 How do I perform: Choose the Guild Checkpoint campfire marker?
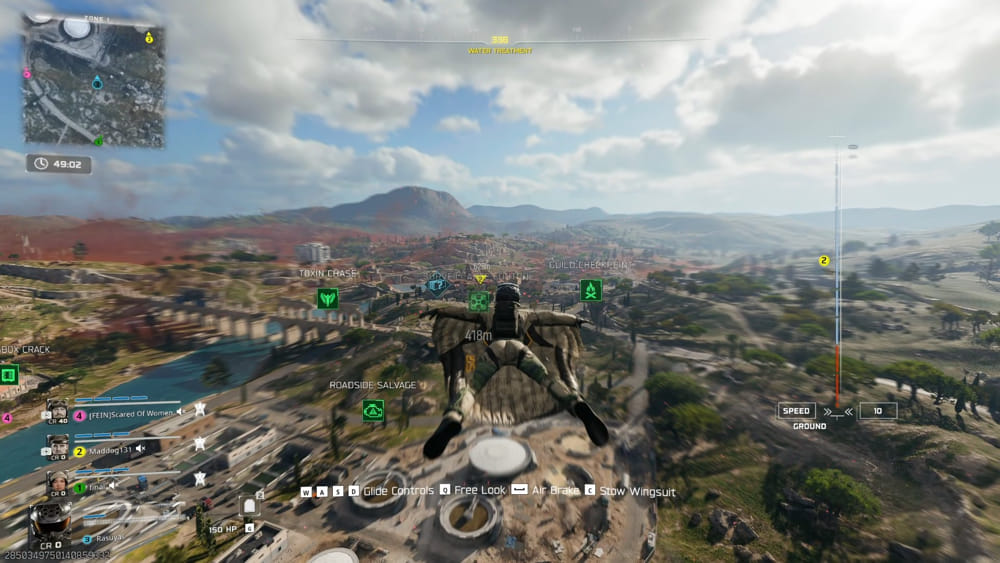590,290
